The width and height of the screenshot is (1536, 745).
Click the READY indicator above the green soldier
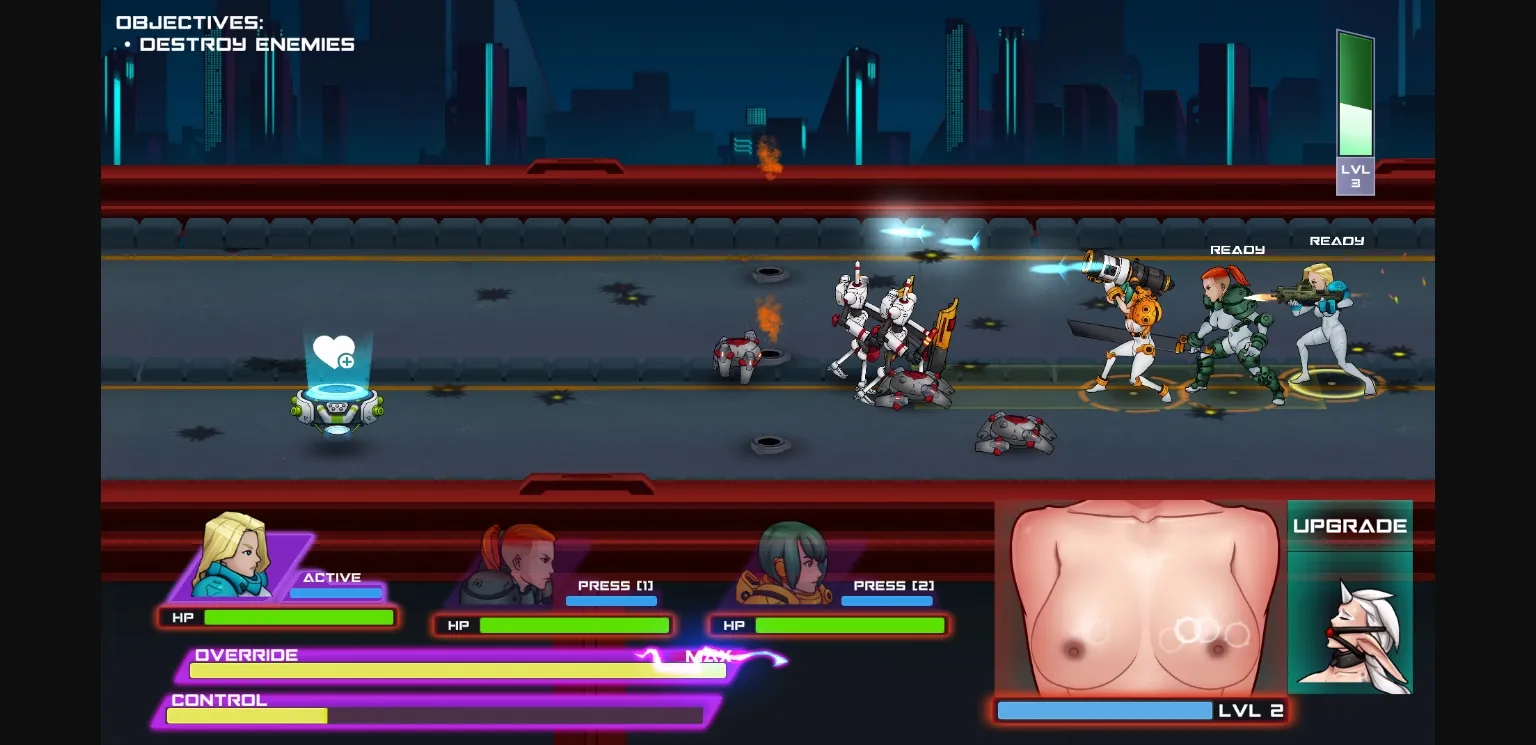click(1236, 248)
